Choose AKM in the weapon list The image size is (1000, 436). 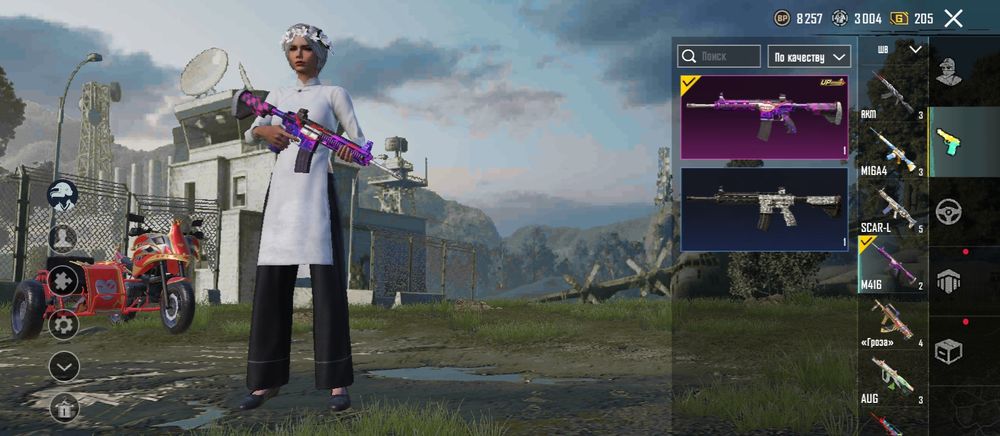[x=891, y=96]
